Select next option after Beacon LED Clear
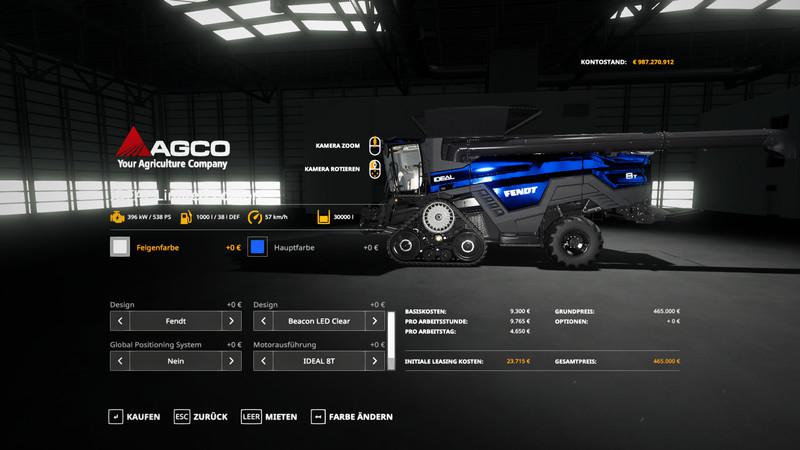800x450 pixels. click(376, 321)
